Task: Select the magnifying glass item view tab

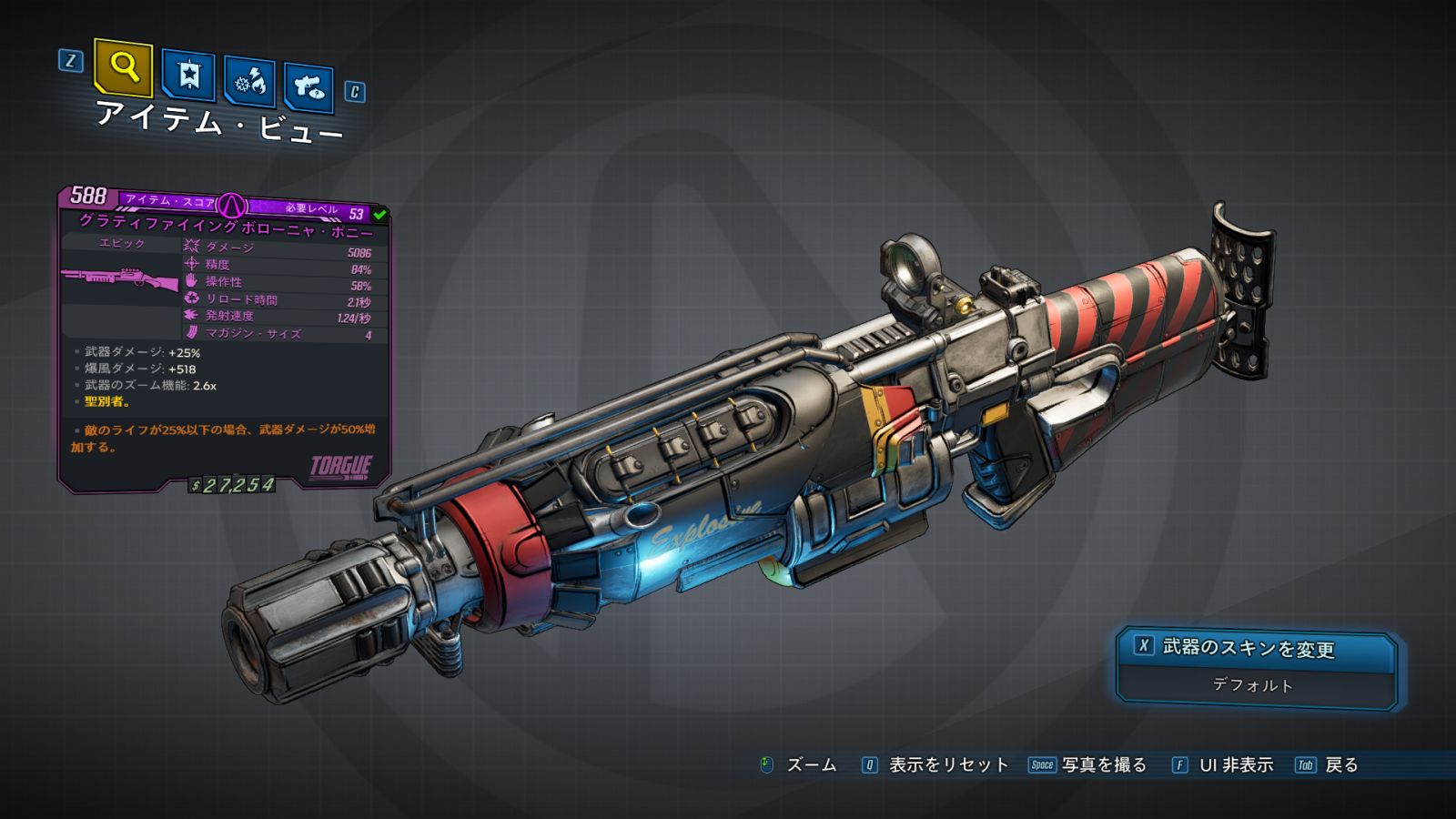Action: pos(123,67)
